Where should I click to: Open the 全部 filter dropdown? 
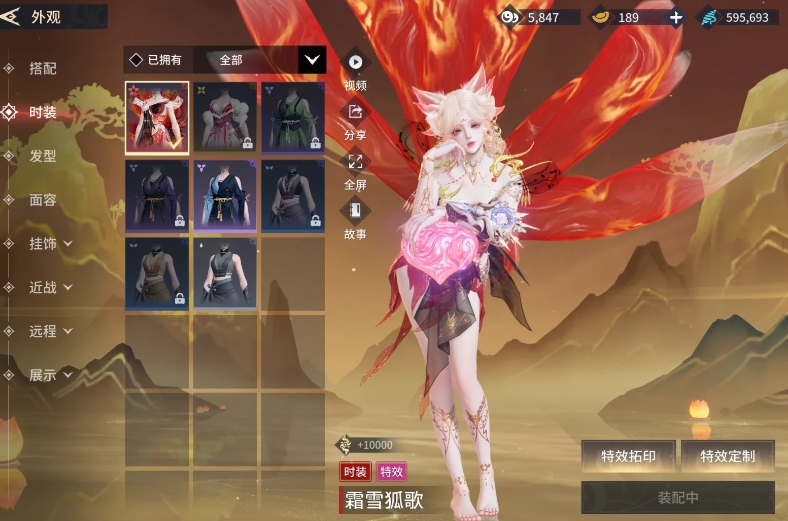click(x=313, y=60)
